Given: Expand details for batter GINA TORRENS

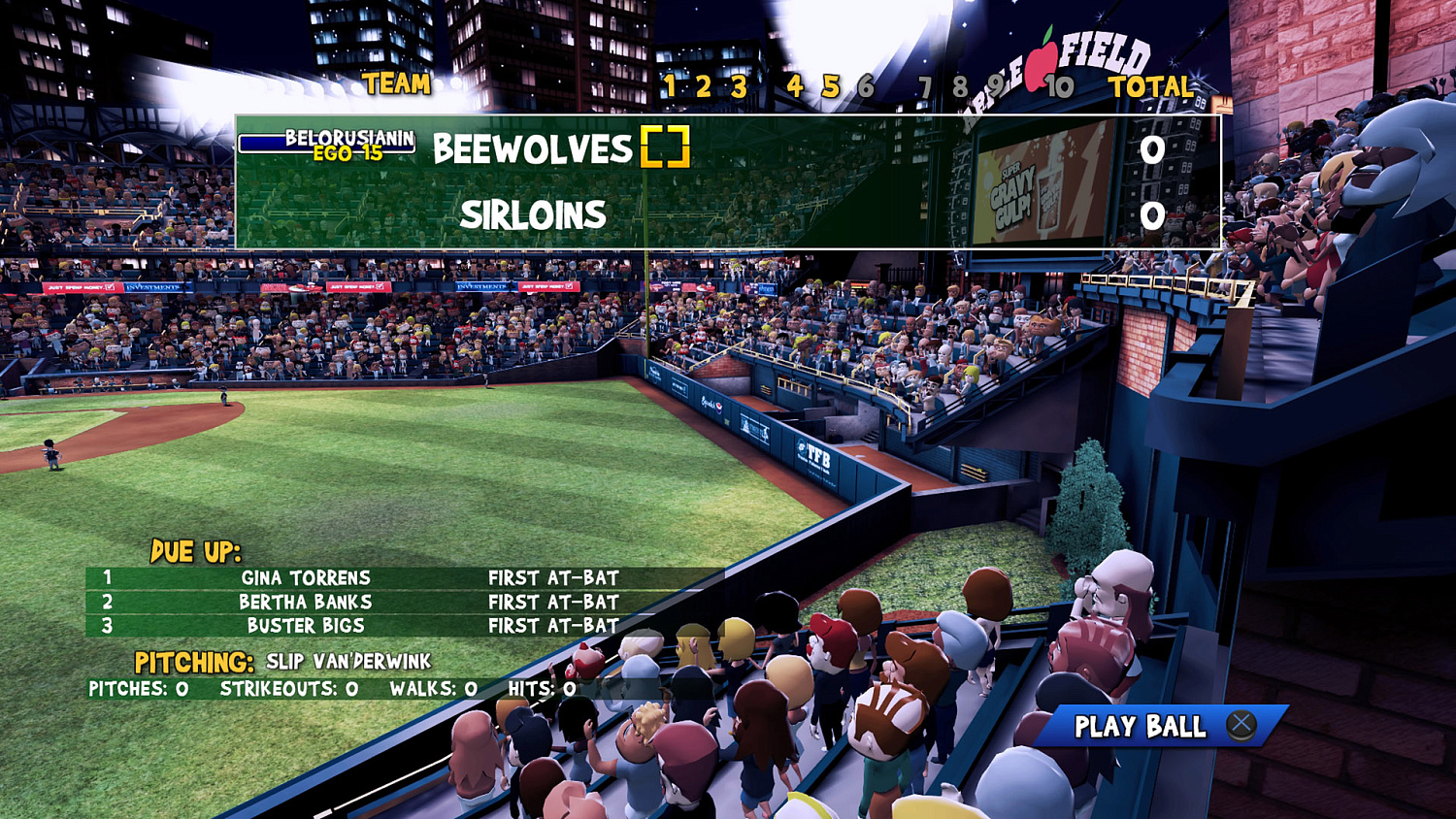Looking at the screenshot, I should coord(307,577).
